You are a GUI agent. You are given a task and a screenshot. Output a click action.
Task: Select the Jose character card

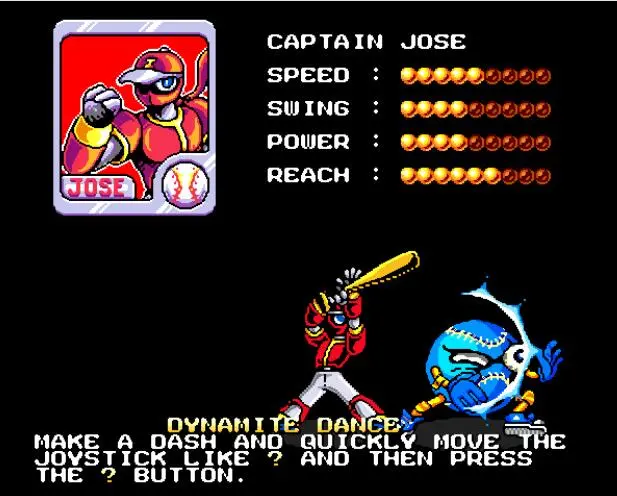click(133, 116)
